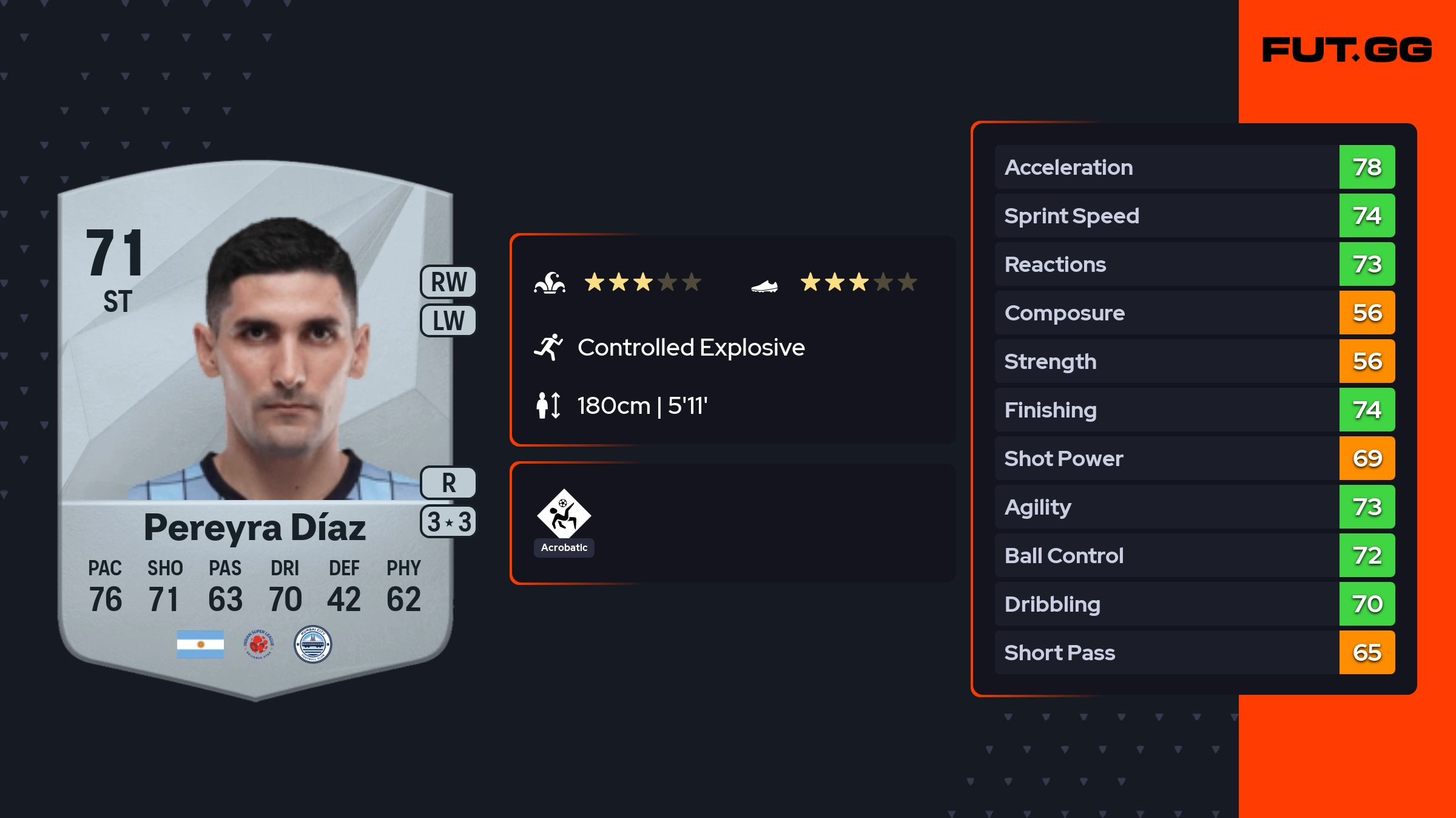Click the Indian Super League badge
1456x818 pixels.
coord(258,644)
